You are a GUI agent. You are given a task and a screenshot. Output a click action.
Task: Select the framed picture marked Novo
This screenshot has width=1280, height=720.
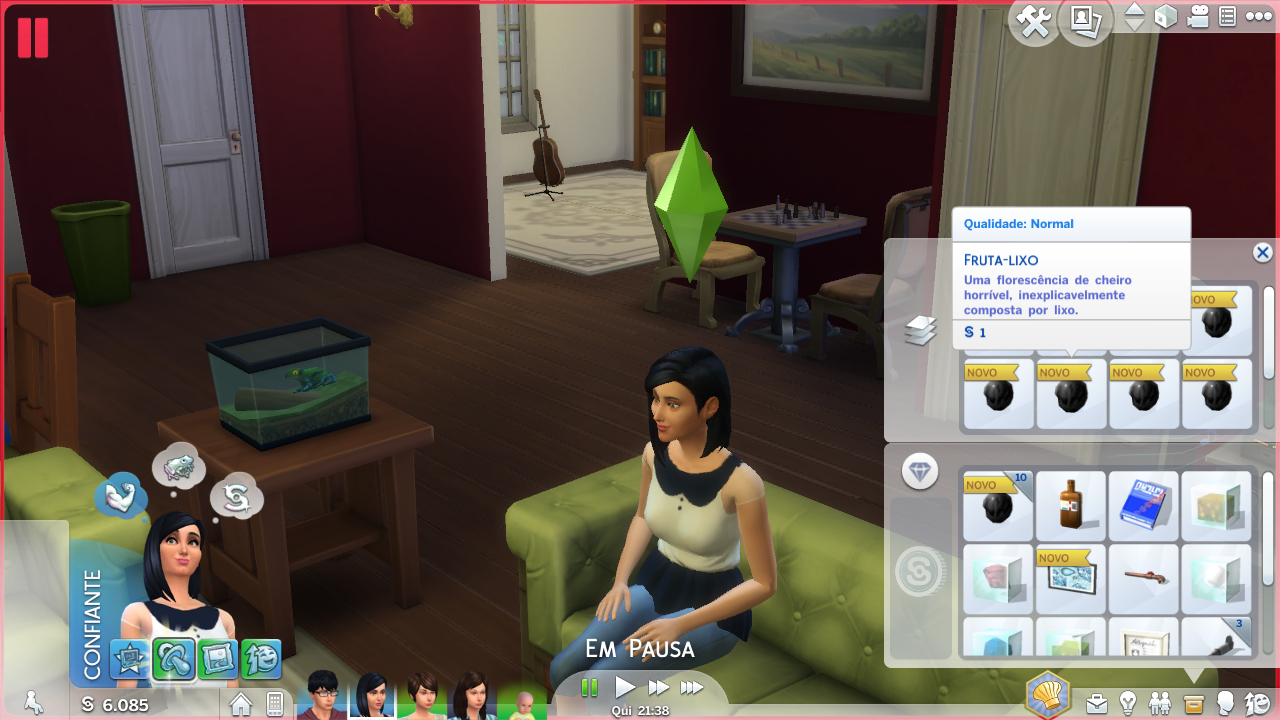click(x=1070, y=580)
